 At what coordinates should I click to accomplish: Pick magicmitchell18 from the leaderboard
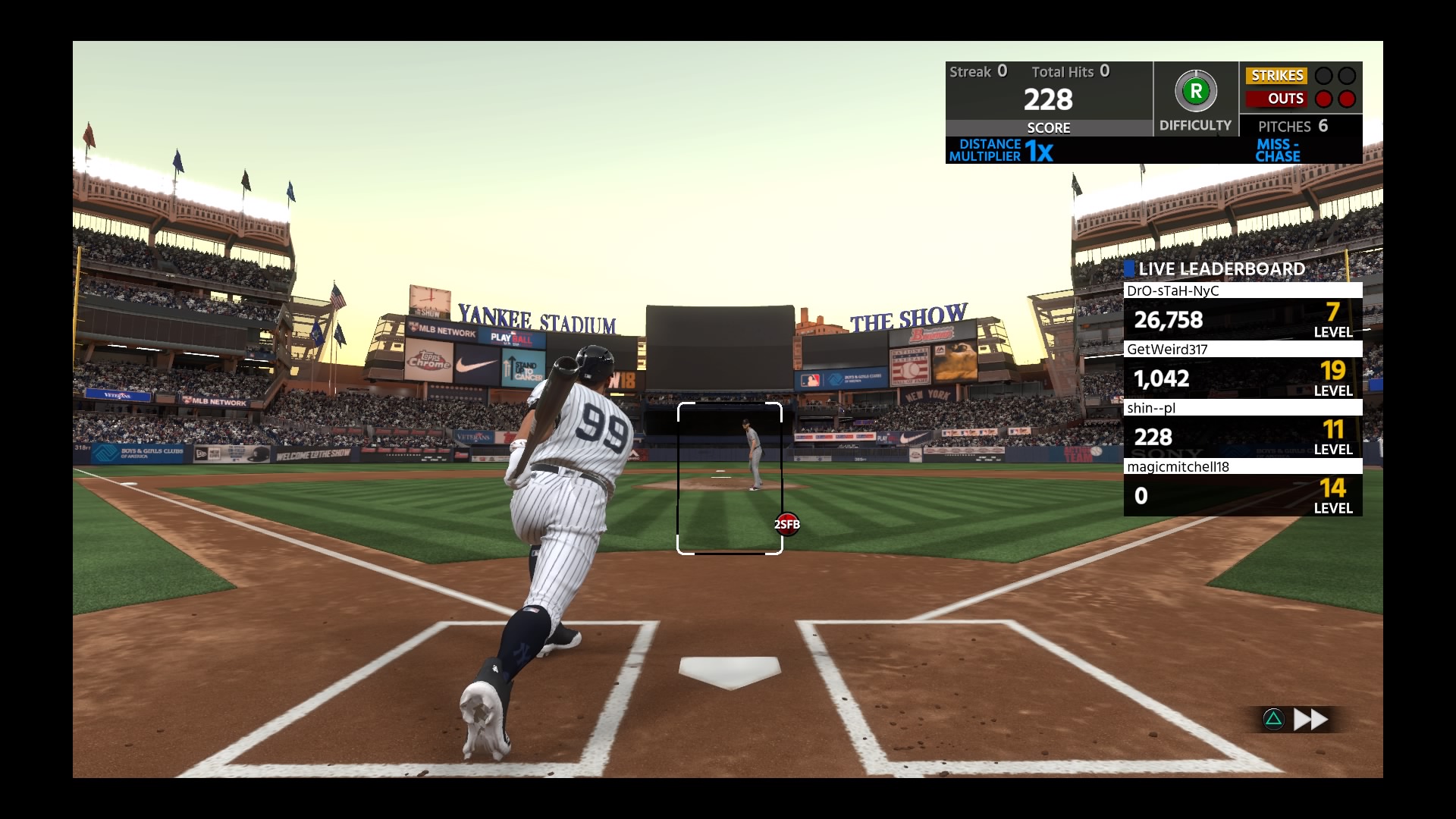tap(1242, 488)
